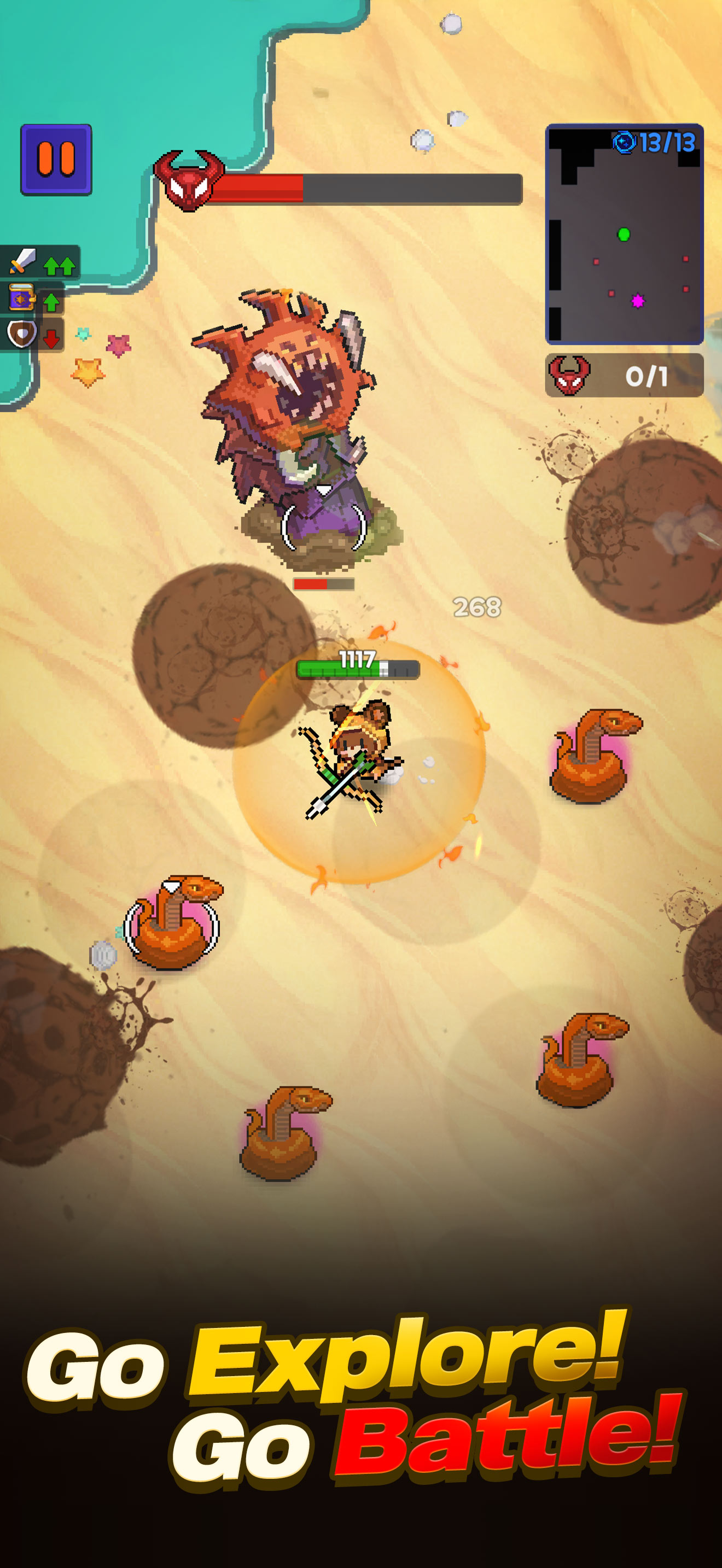Open the minimap panel
The width and height of the screenshot is (722, 1568).
(626, 235)
